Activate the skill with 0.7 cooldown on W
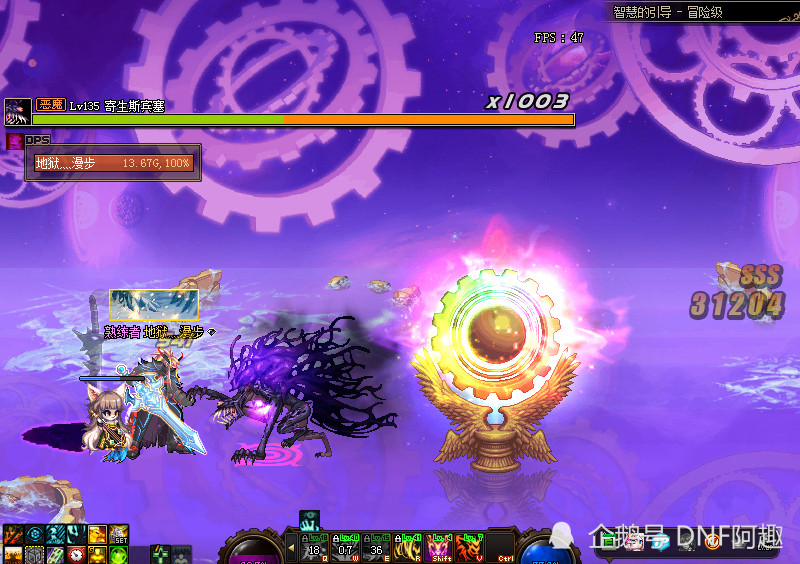Viewport: 800px width, 564px height. [x=345, y=546]
